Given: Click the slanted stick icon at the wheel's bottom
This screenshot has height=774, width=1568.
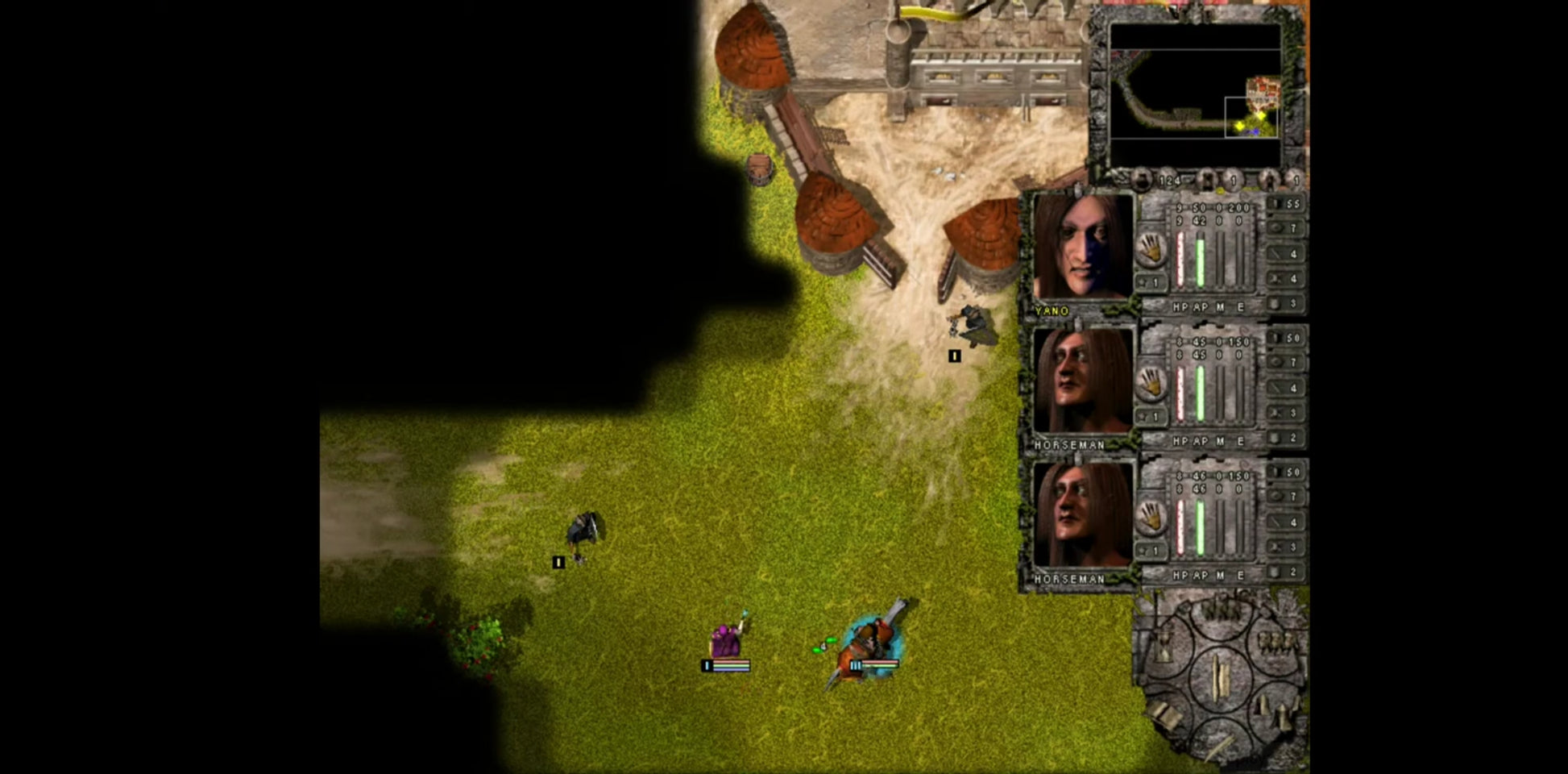Looking at the screenshot, I should [1222, 747].
